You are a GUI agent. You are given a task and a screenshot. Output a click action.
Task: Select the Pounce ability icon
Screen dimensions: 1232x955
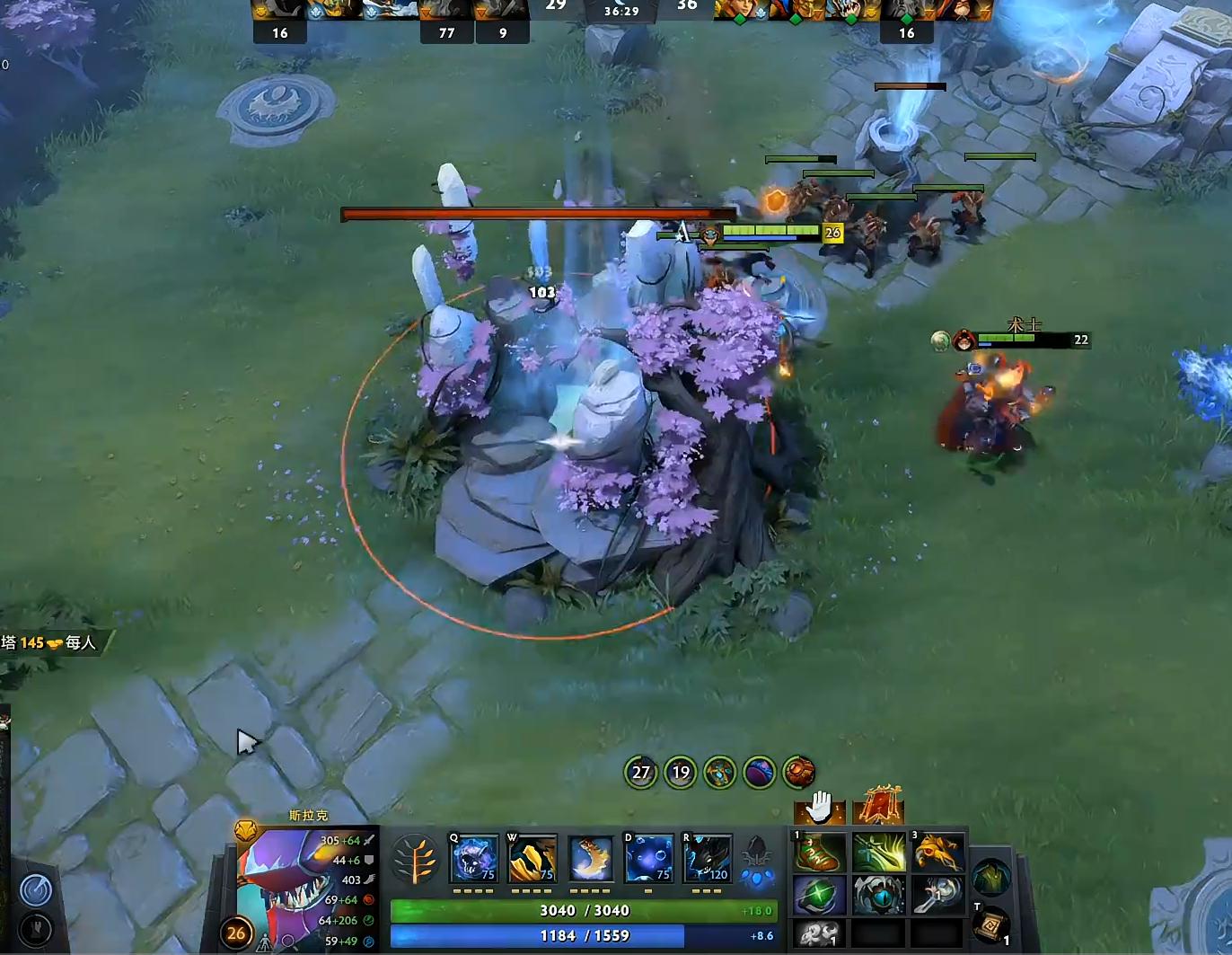[x=532, y=859]
